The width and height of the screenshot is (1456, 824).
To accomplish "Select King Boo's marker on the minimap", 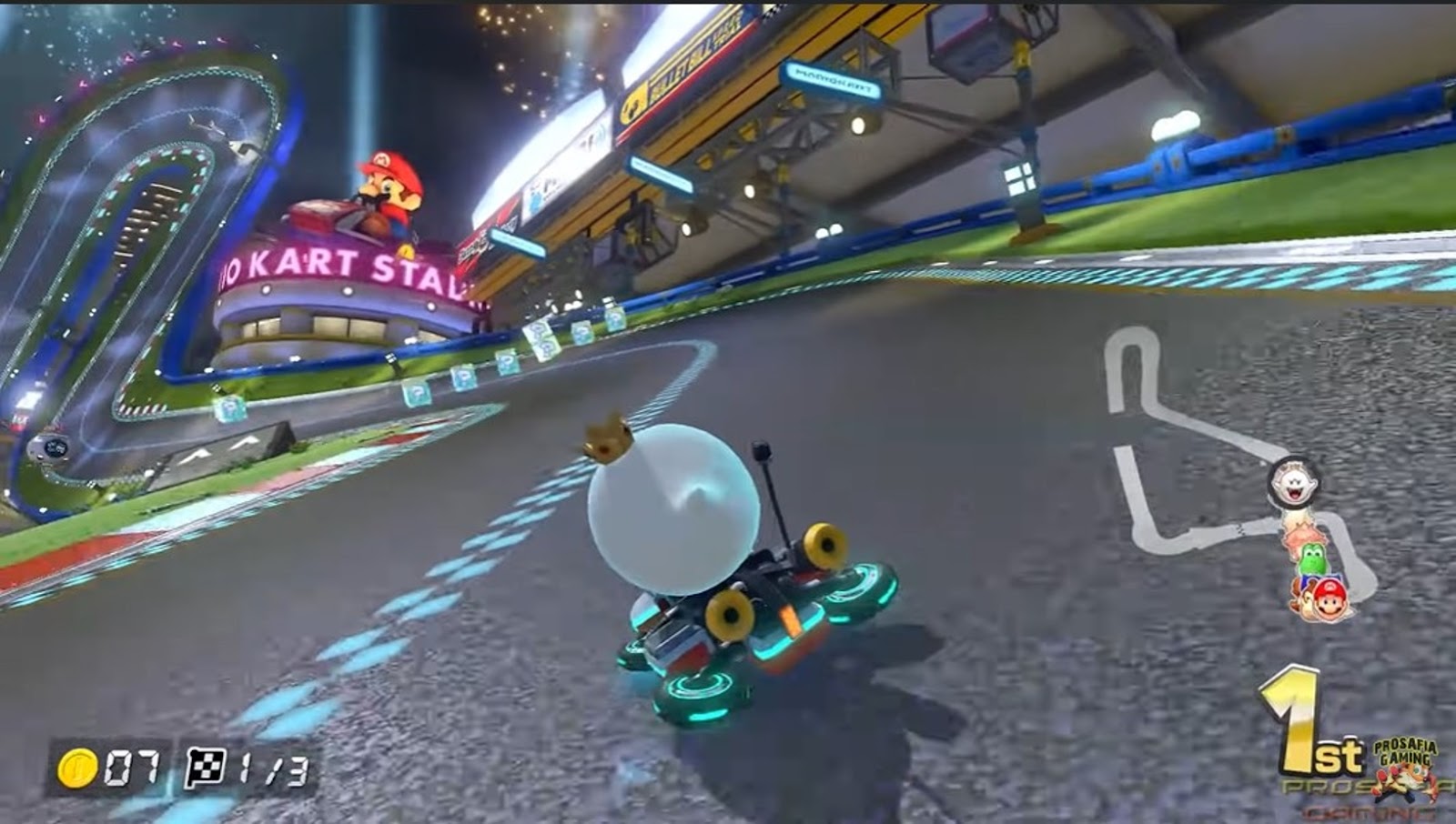I will [1292, 481].
